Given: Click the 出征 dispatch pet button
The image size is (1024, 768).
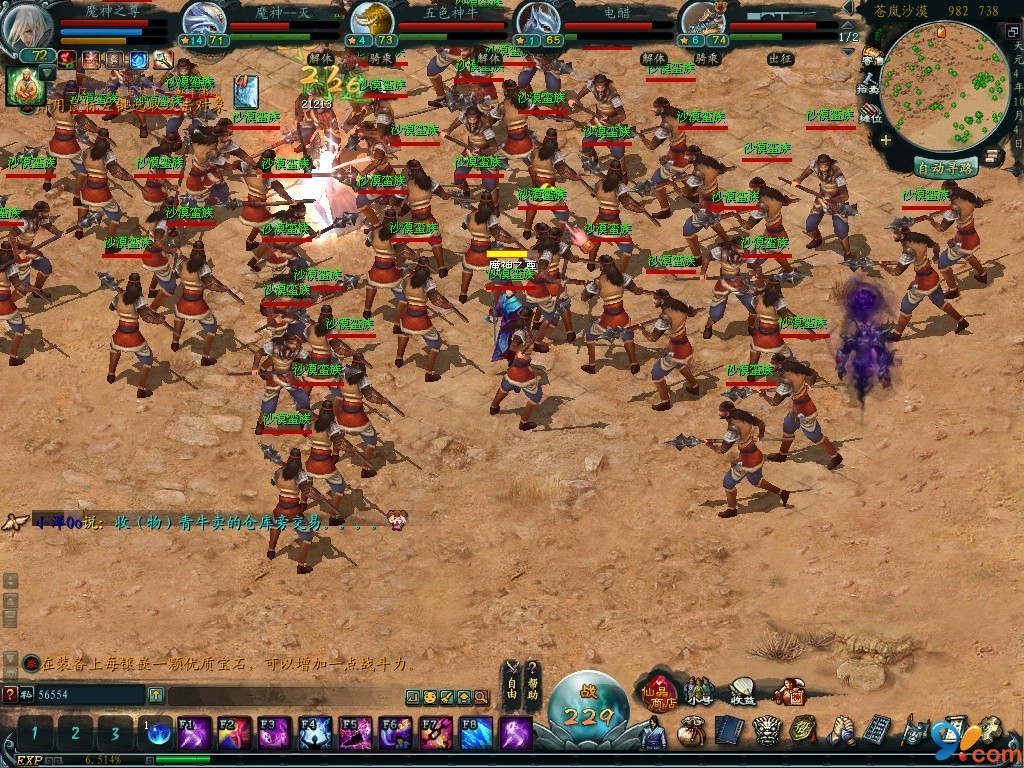Looking at the screenshot, I should (x=781, y=59).
